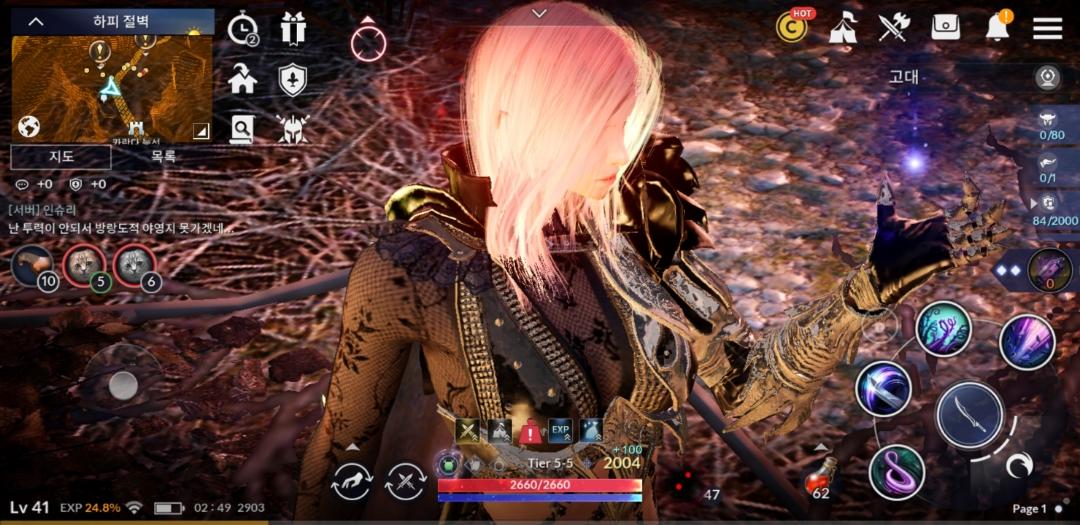Open the HOT gold coin shop
This screenshot has width=1080, height=525.
792,28
